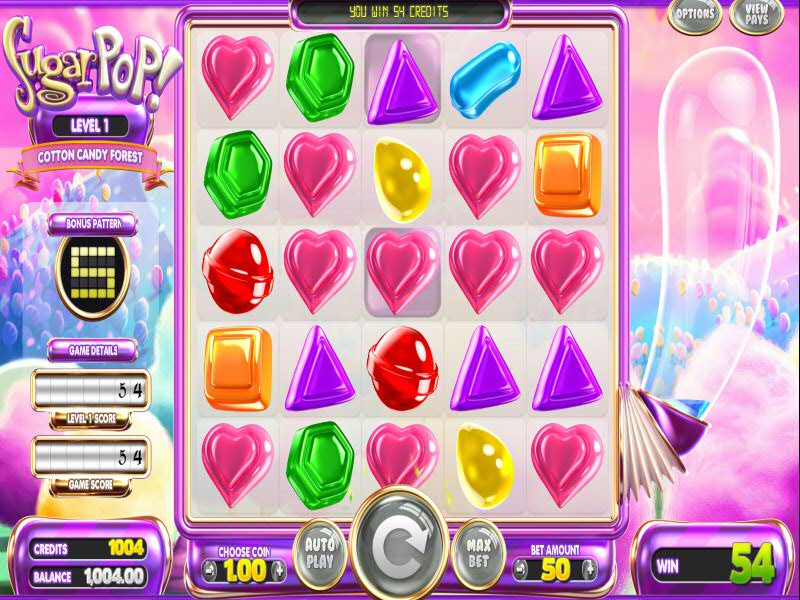The width and height of the screenshot is (800, 600).
Task: Decrease the Choose Coin value
Action: tap(210, 570)
